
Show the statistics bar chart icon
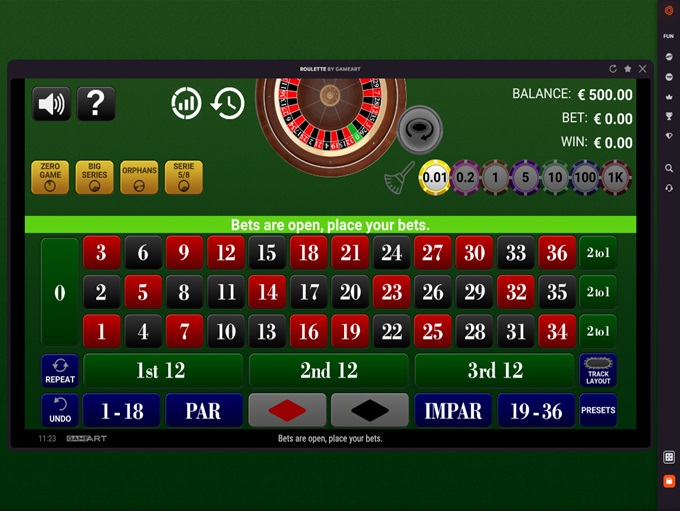[187, 103]
